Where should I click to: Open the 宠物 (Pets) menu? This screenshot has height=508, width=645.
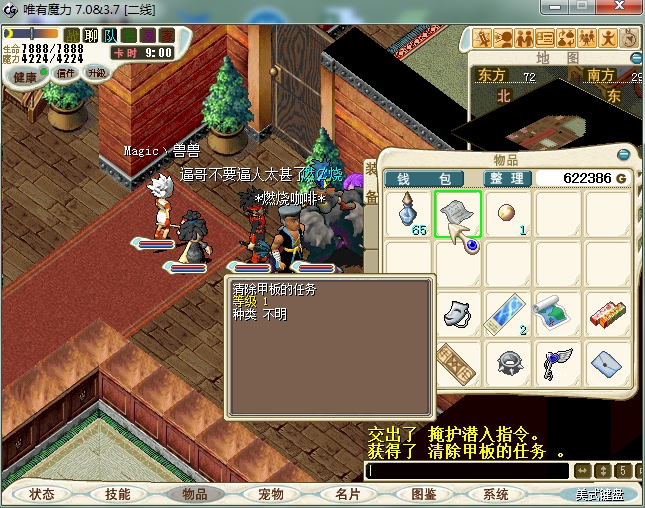271,494
